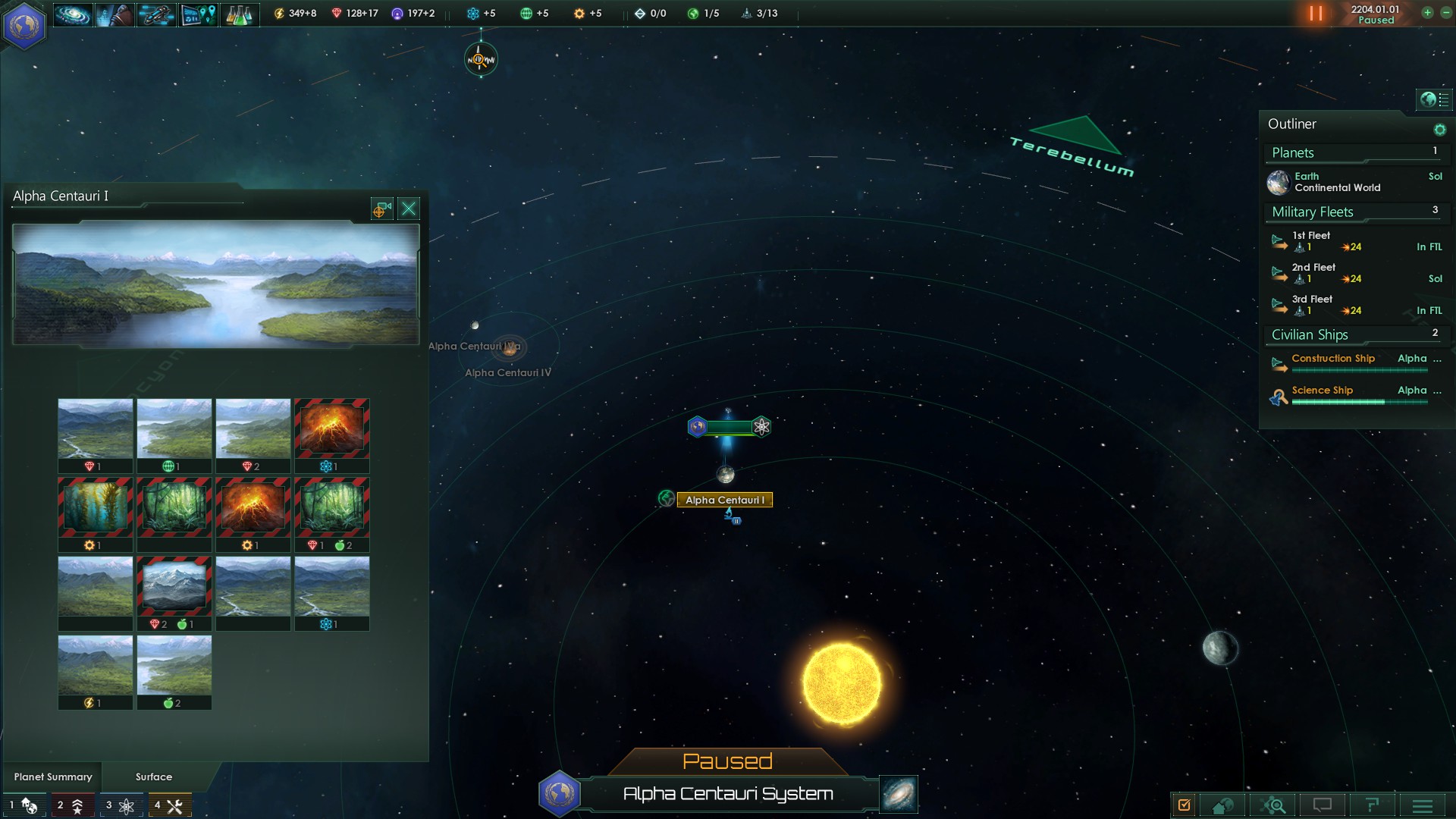
Task: Select the snowy mountain surface tile
Action: [174, 587]
